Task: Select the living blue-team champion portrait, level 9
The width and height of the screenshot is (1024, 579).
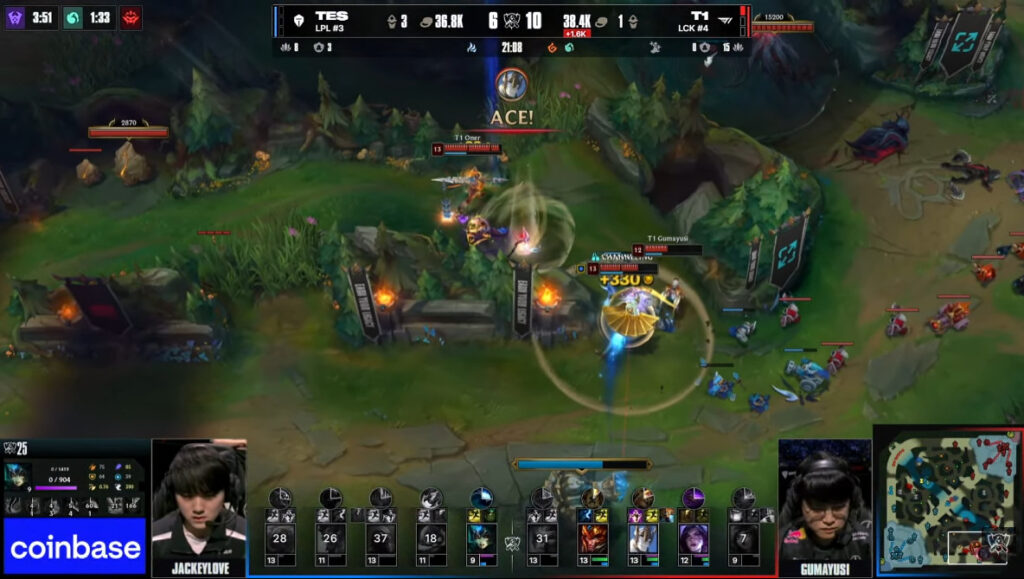Action: (x=482, y=539)
